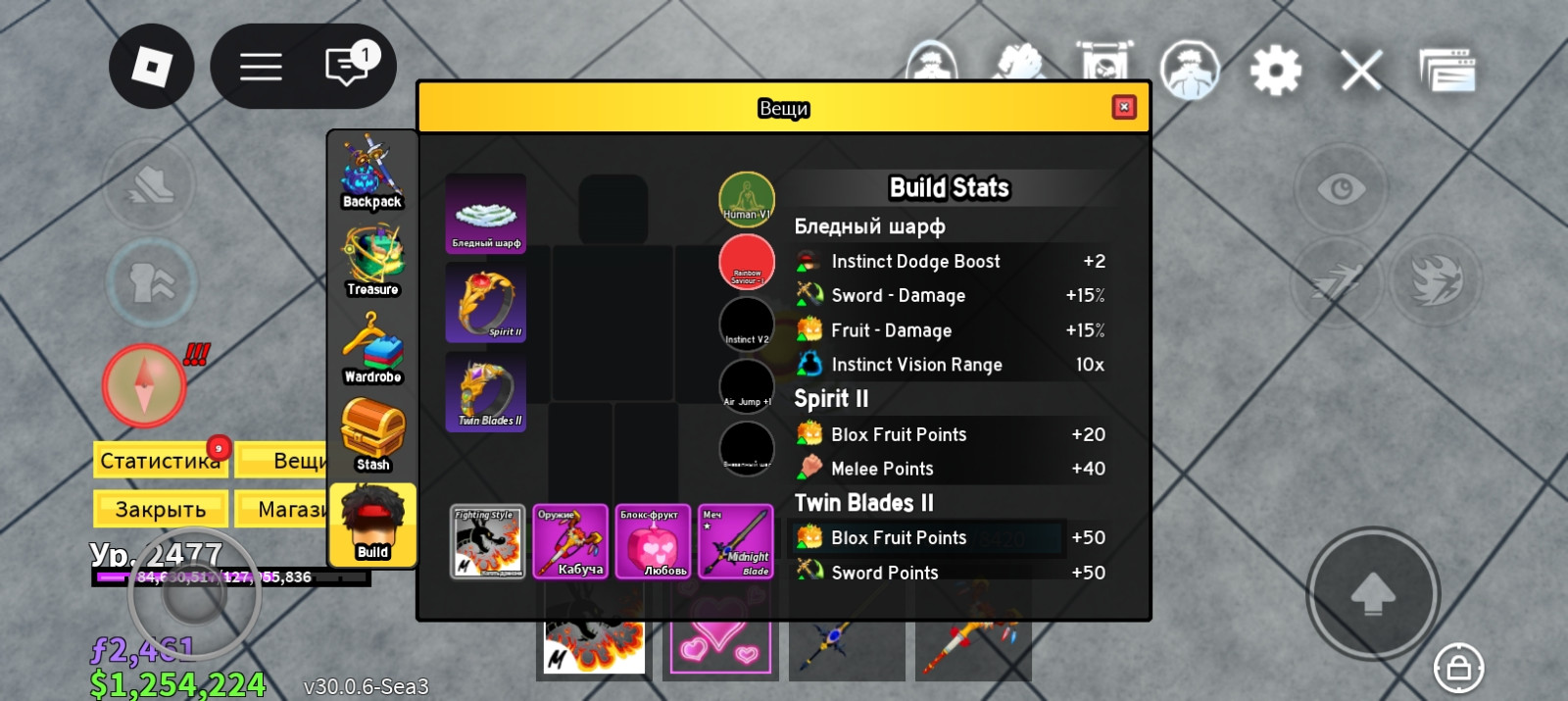Open the settings gear icon
1568x701 pixels.
1275,71
